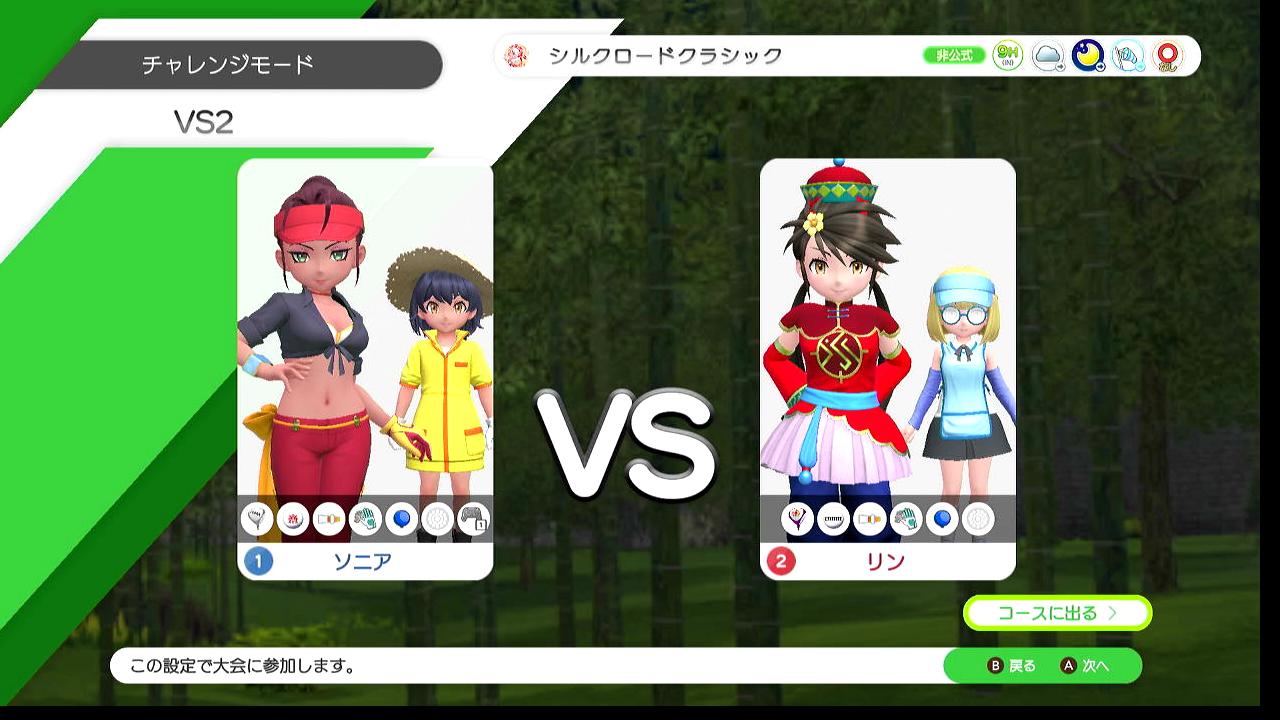Select the コースに出る button
The image size is (1280, 720).
tap(1057, 613)
